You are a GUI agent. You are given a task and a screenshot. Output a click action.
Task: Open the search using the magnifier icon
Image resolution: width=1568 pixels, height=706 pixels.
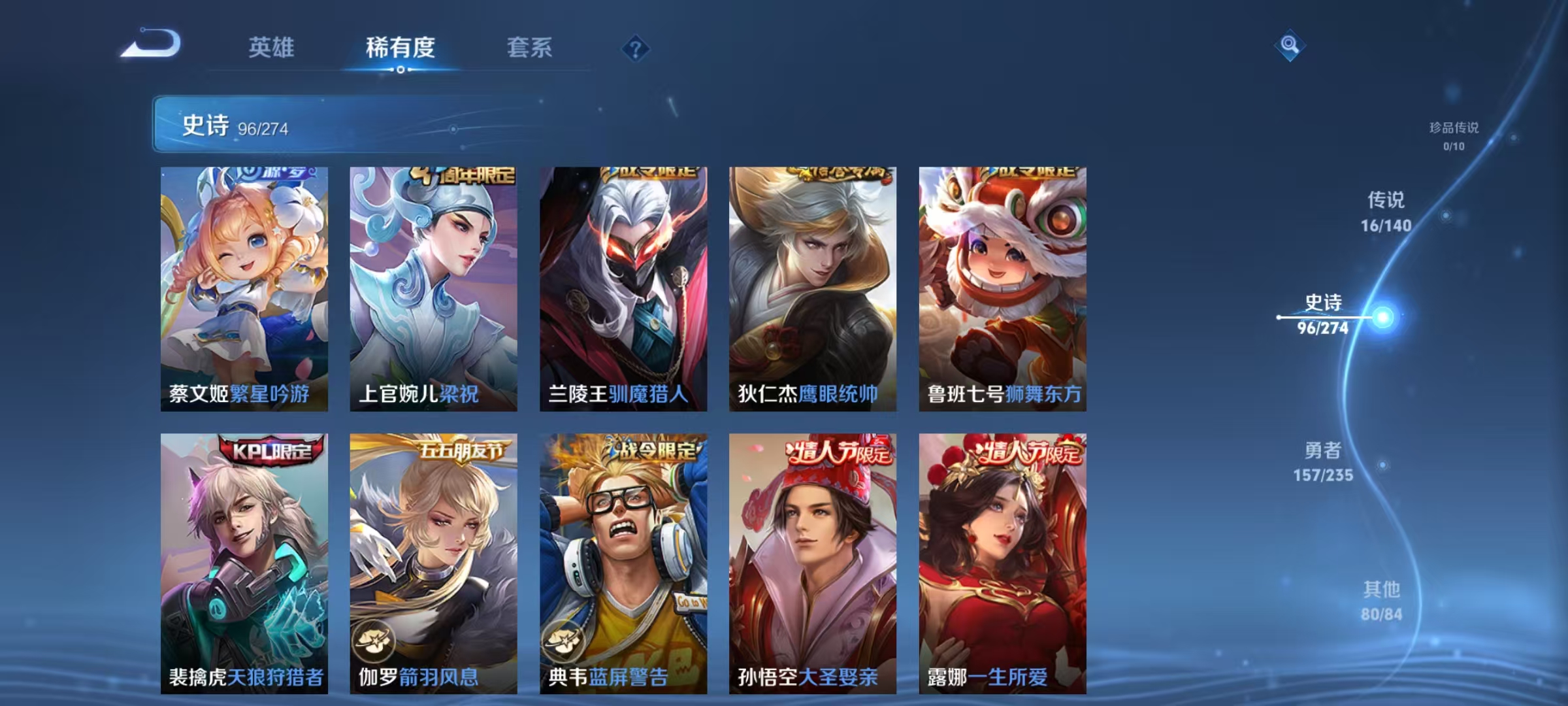coord(1288,46)
